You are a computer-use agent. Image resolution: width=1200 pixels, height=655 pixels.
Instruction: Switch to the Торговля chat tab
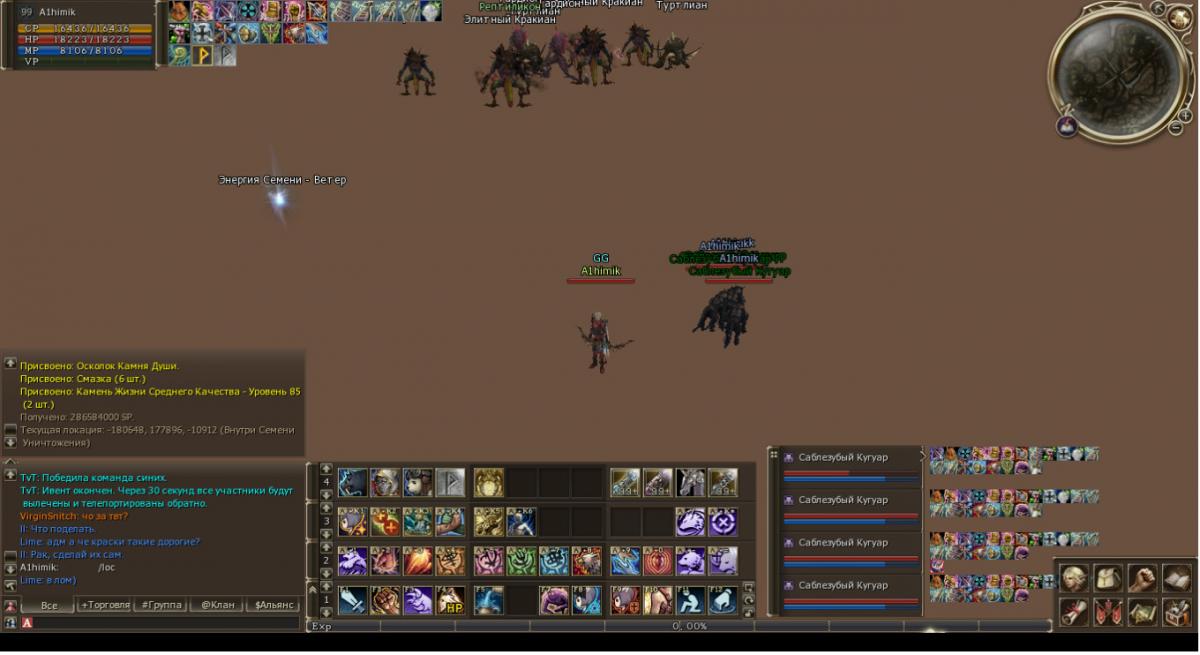[x=105, y=605]
